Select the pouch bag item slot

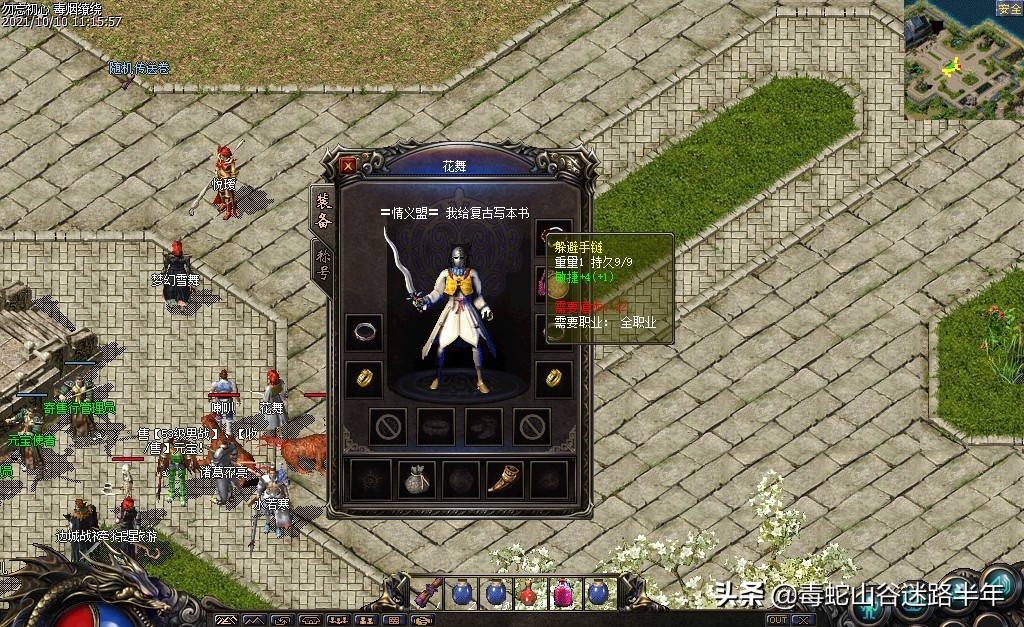tap(416, 480)
